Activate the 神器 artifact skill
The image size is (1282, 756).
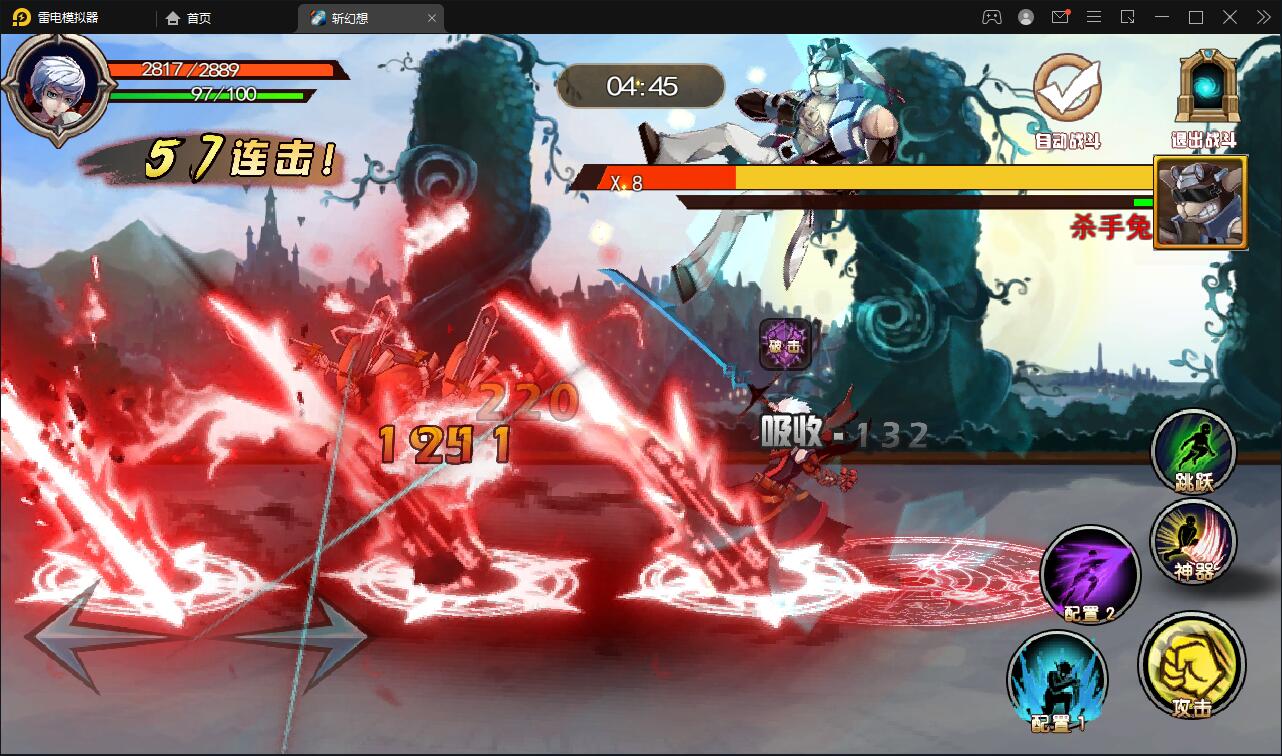point(1193,541)
